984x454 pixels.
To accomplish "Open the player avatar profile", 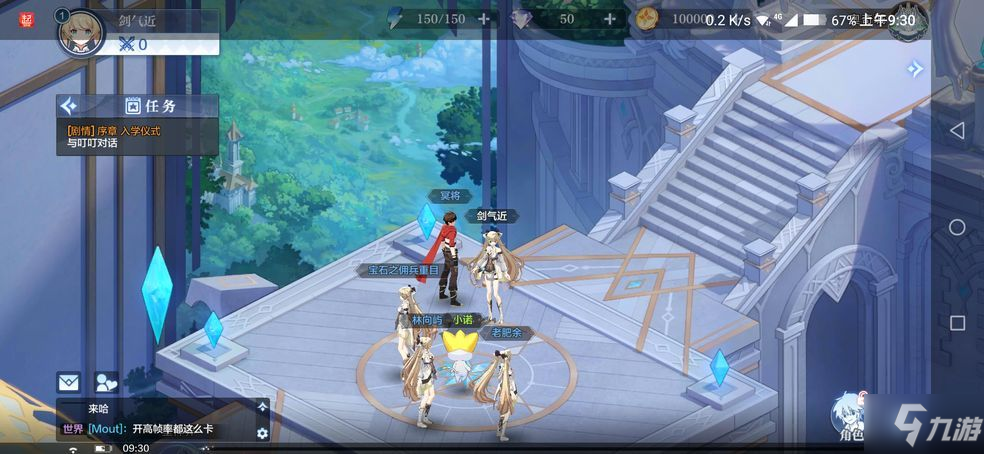I will [x=81, y=32].
